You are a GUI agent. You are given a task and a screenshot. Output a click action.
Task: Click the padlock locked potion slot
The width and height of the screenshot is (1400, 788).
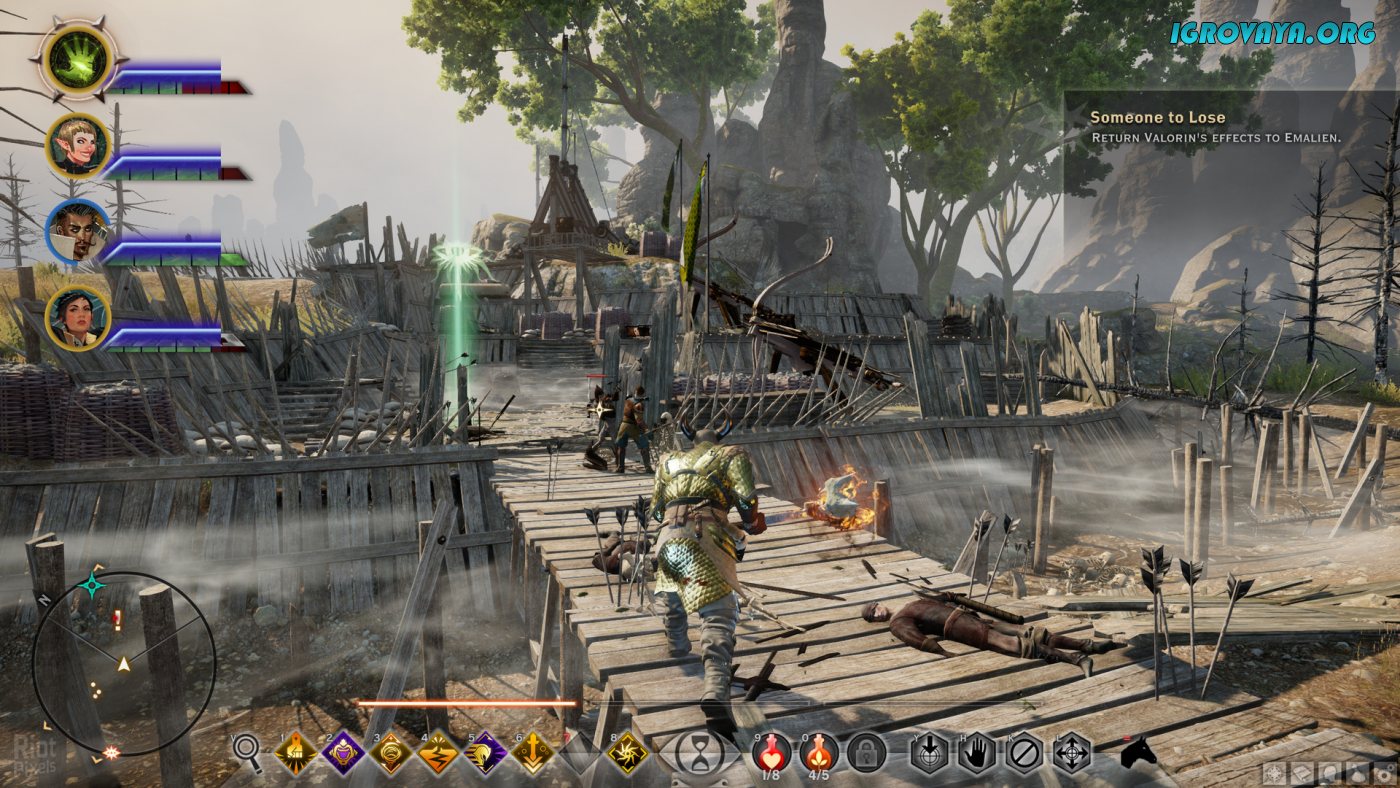tap(866, 753)
